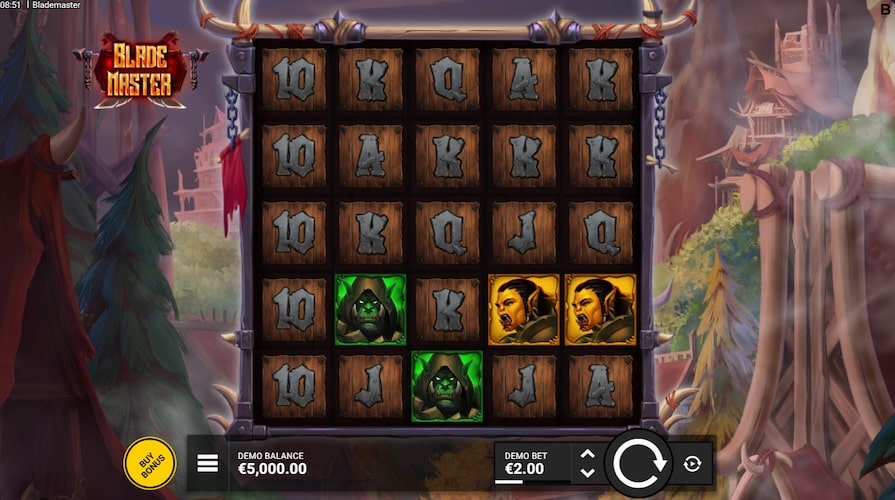Spin the reels with the large round button
The height and width of the screenshot is (500, 895).
pos(637,463)
